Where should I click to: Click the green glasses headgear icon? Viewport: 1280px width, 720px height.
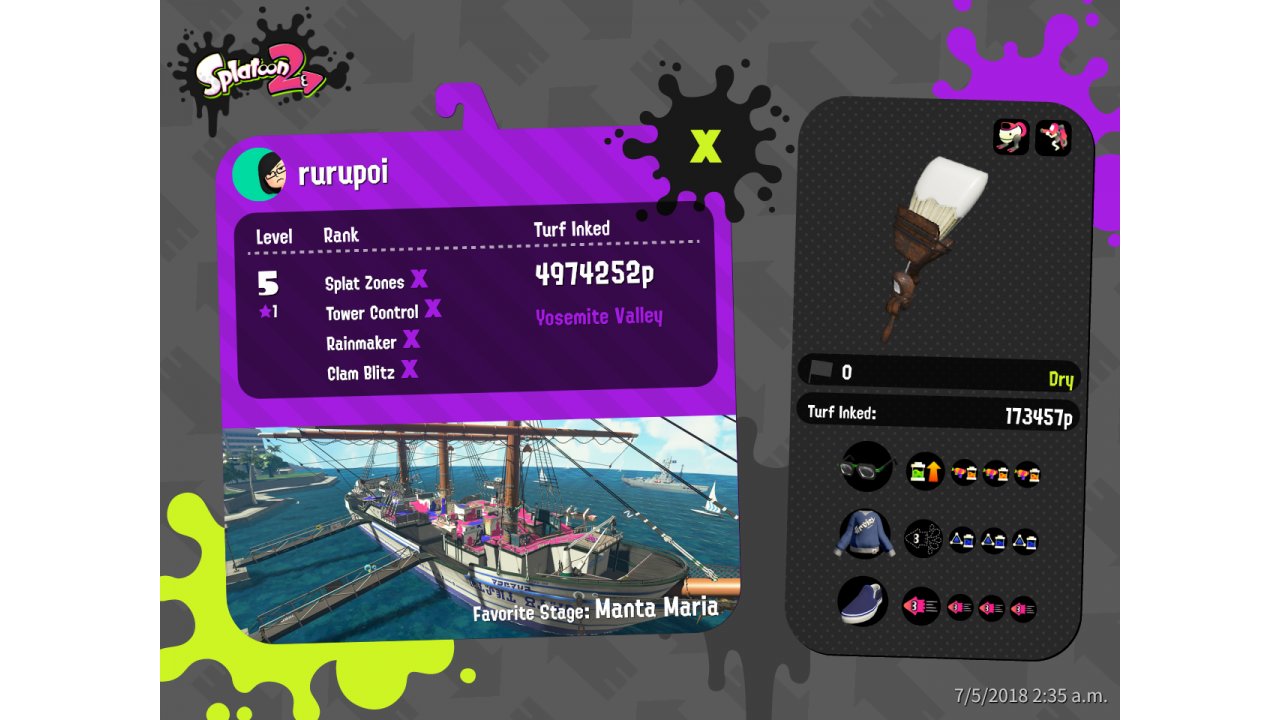tap(866, 467)
